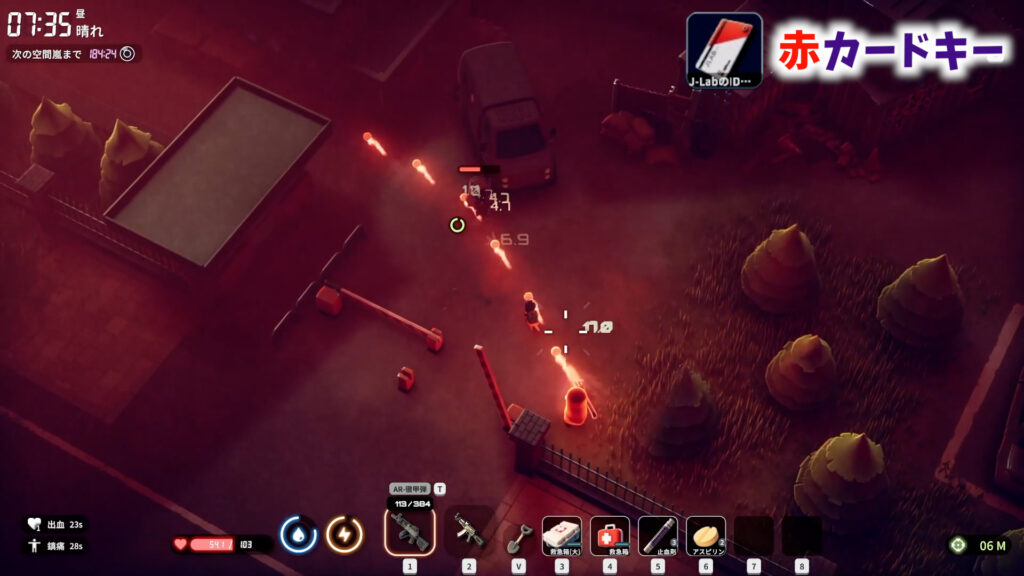Screen dimensions: 1024x576
Task: Click the bleeding status effect icon
Action: [34, 524]
